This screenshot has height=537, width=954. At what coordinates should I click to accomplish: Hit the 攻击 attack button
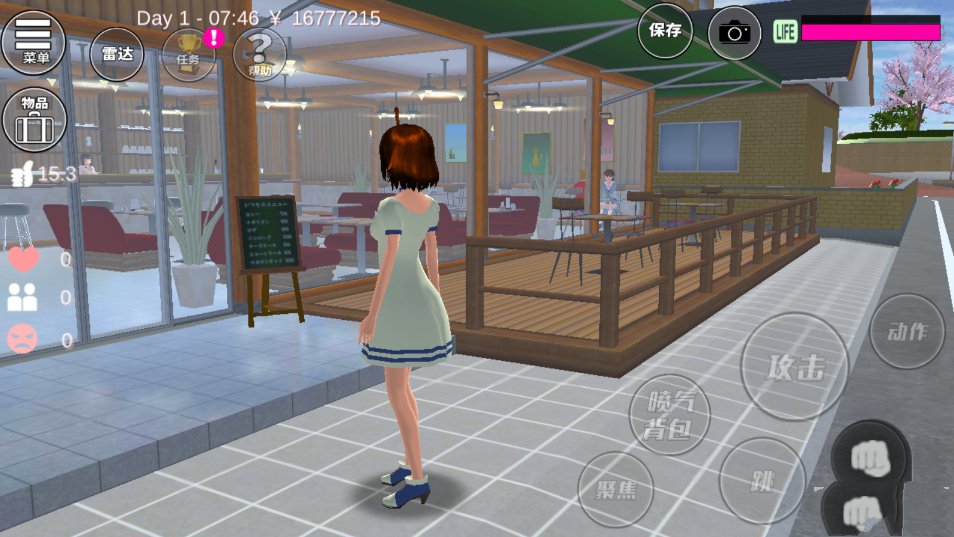pos(795,367)
